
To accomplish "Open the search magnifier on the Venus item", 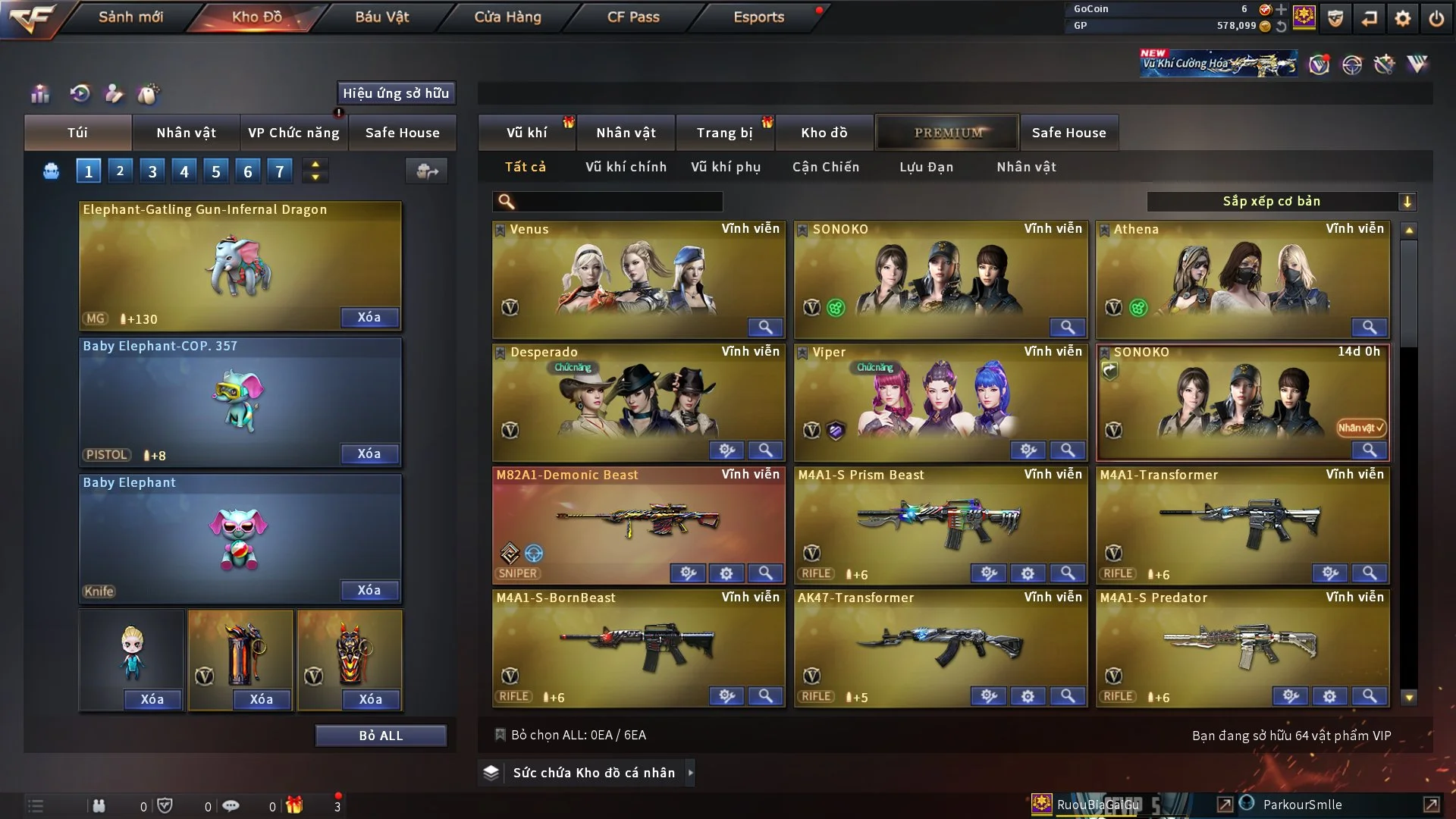I will pyautogui.click(x=765, y=327).
